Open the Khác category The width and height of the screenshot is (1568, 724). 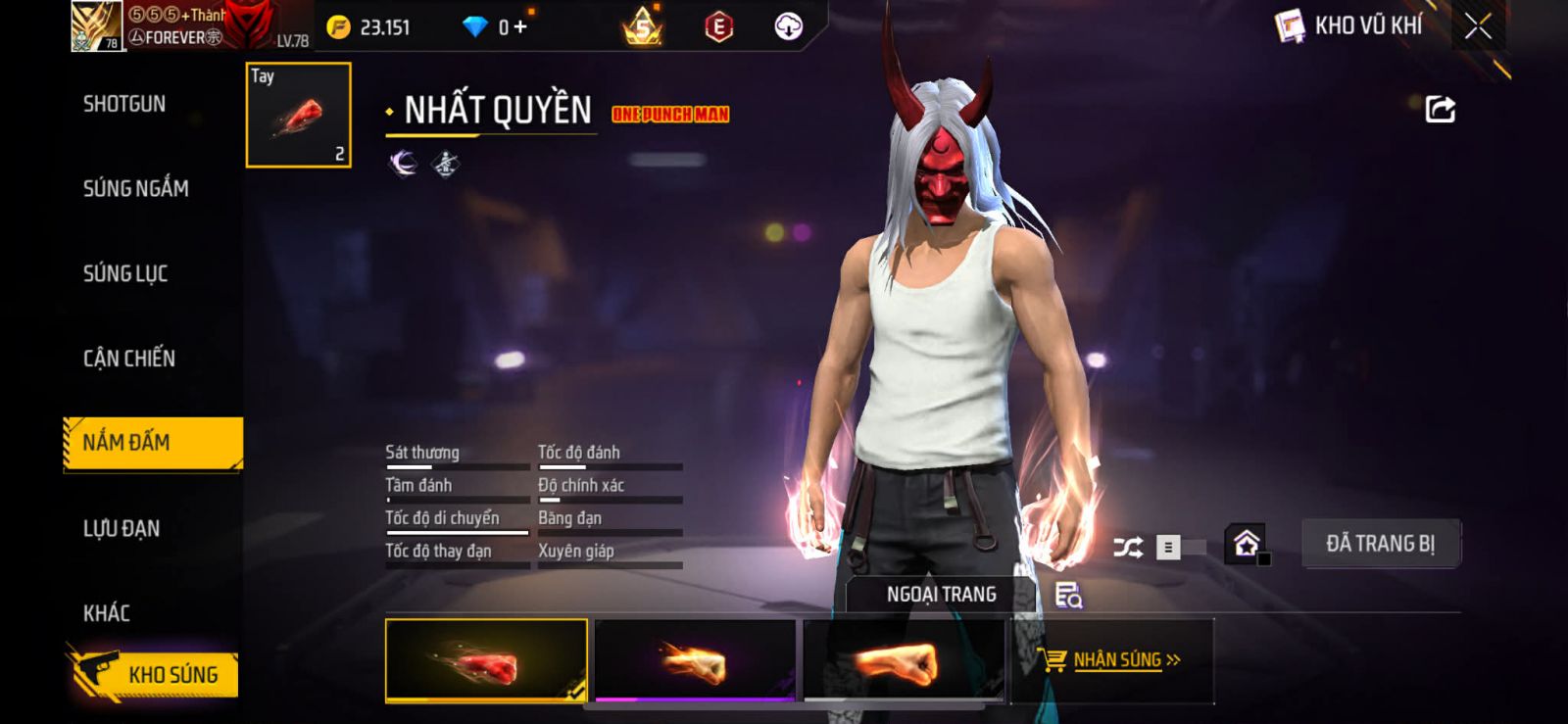(x=107, y=613)
